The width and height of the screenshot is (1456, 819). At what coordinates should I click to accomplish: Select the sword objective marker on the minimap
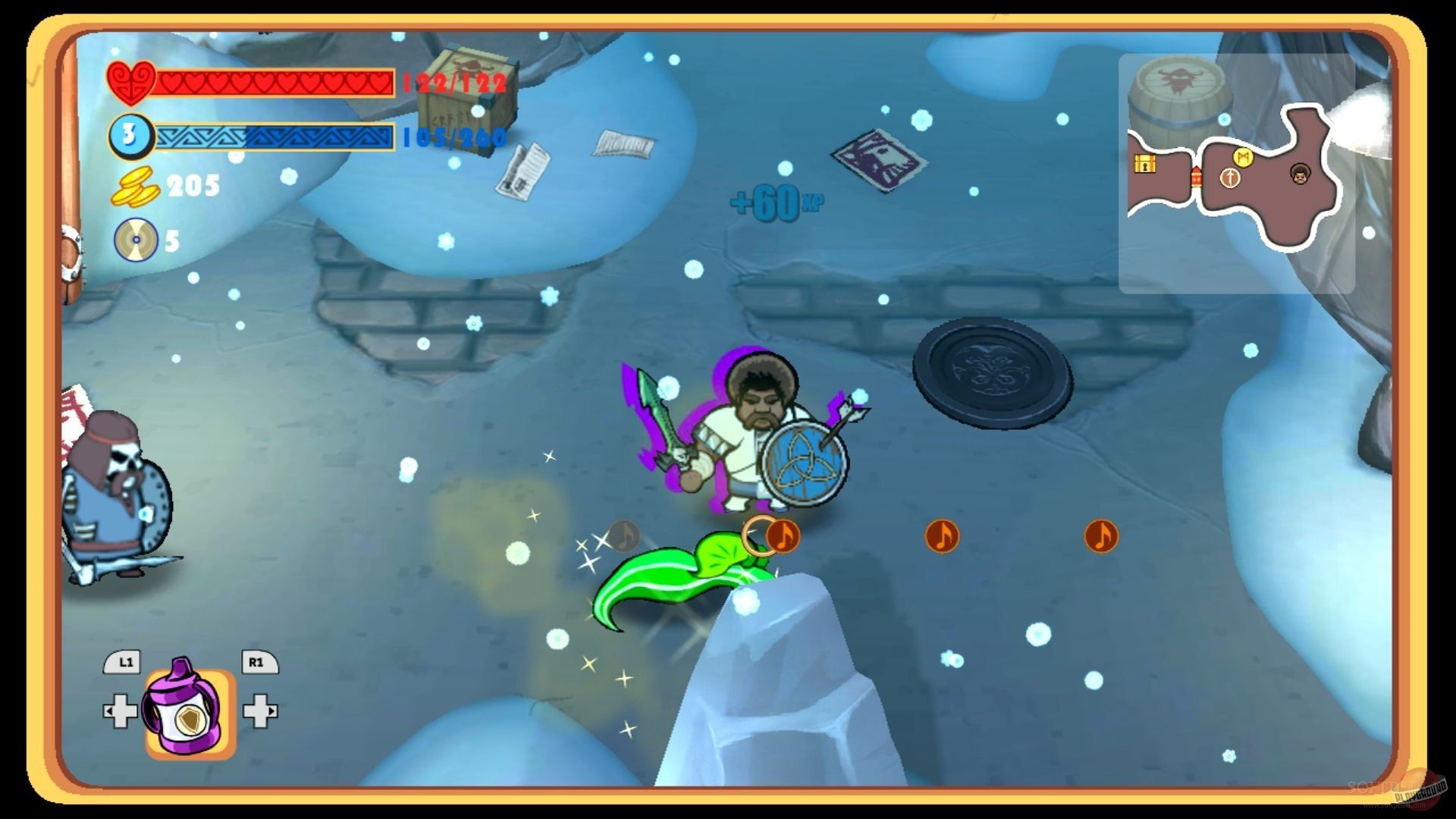point(1230,178)
